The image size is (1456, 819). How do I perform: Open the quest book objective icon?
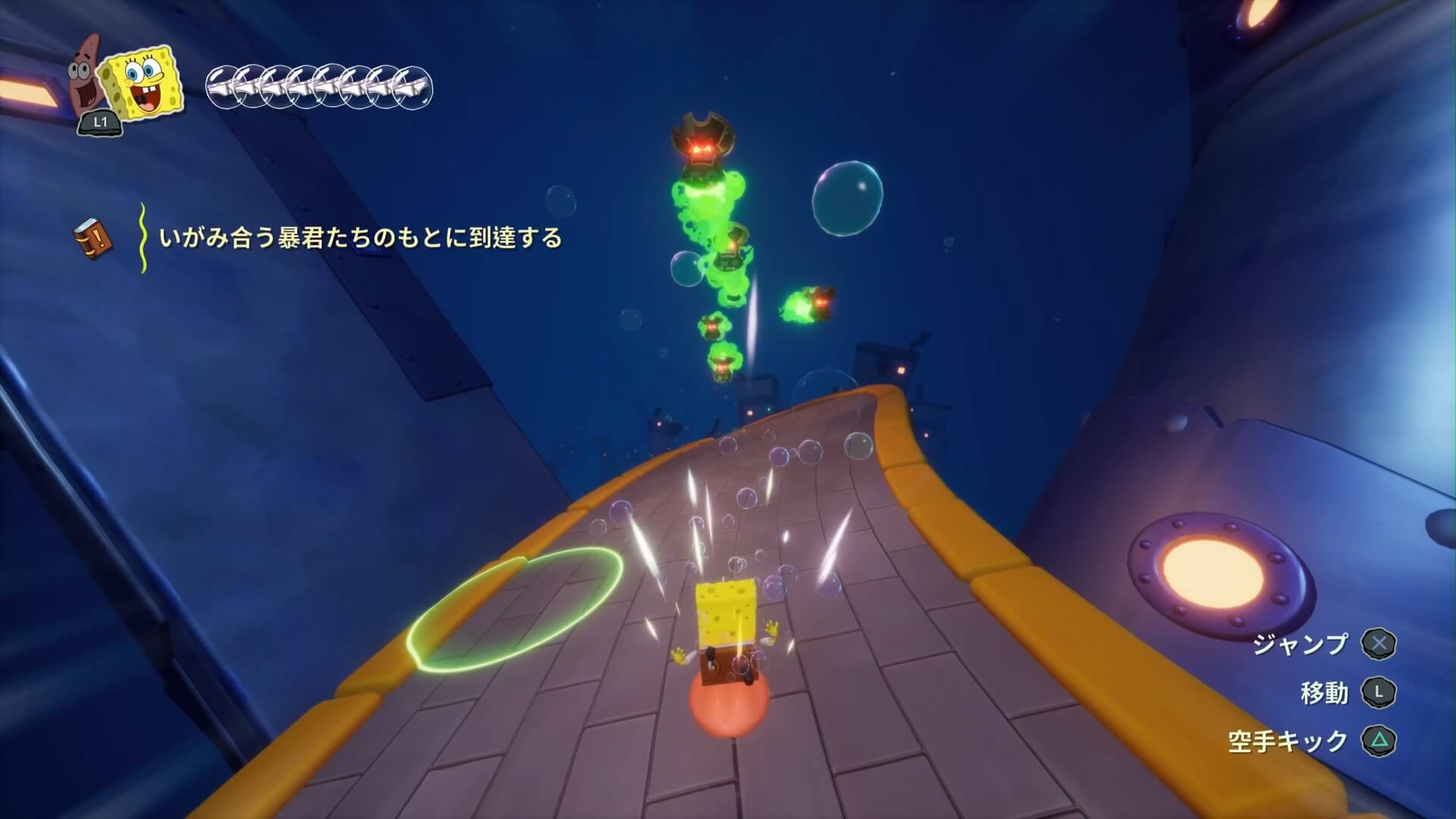pyautogui.click(x=93, y=237)
